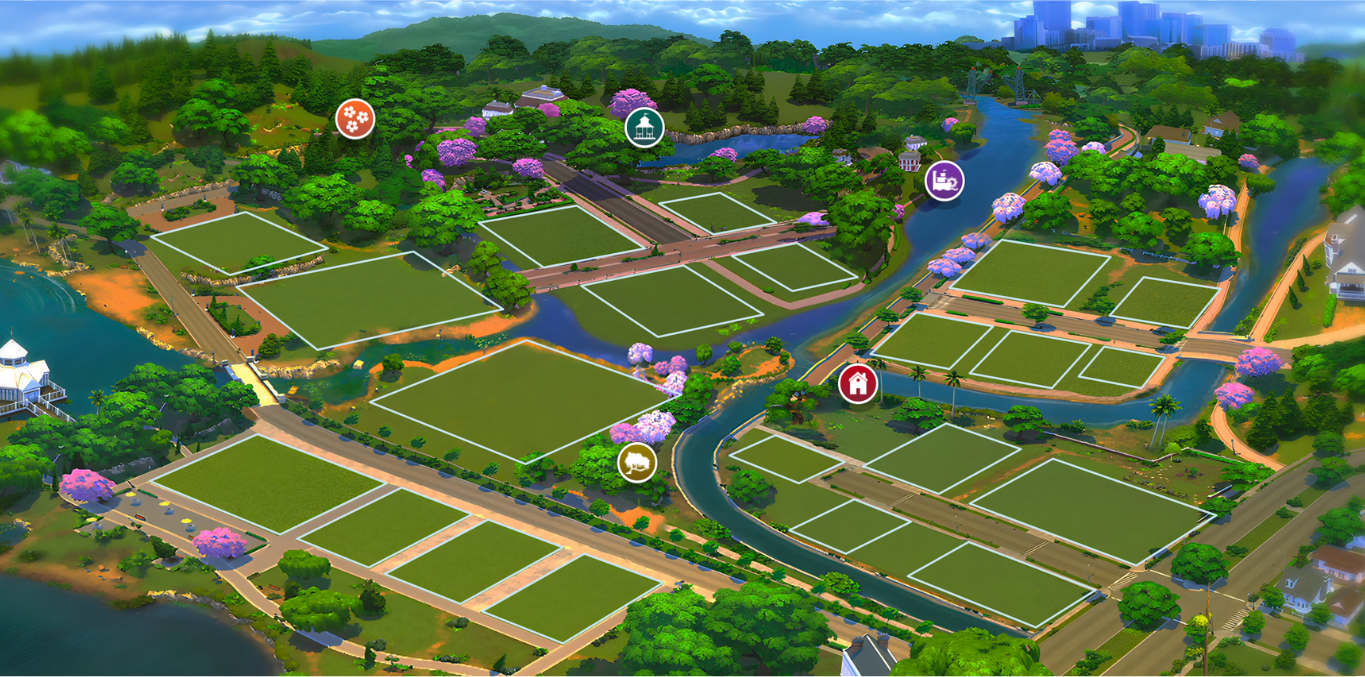Open the purple steamboat map marker
The height and width of the screenshot is (677, 1365).
pyautogui.click(x=944, y=180)
